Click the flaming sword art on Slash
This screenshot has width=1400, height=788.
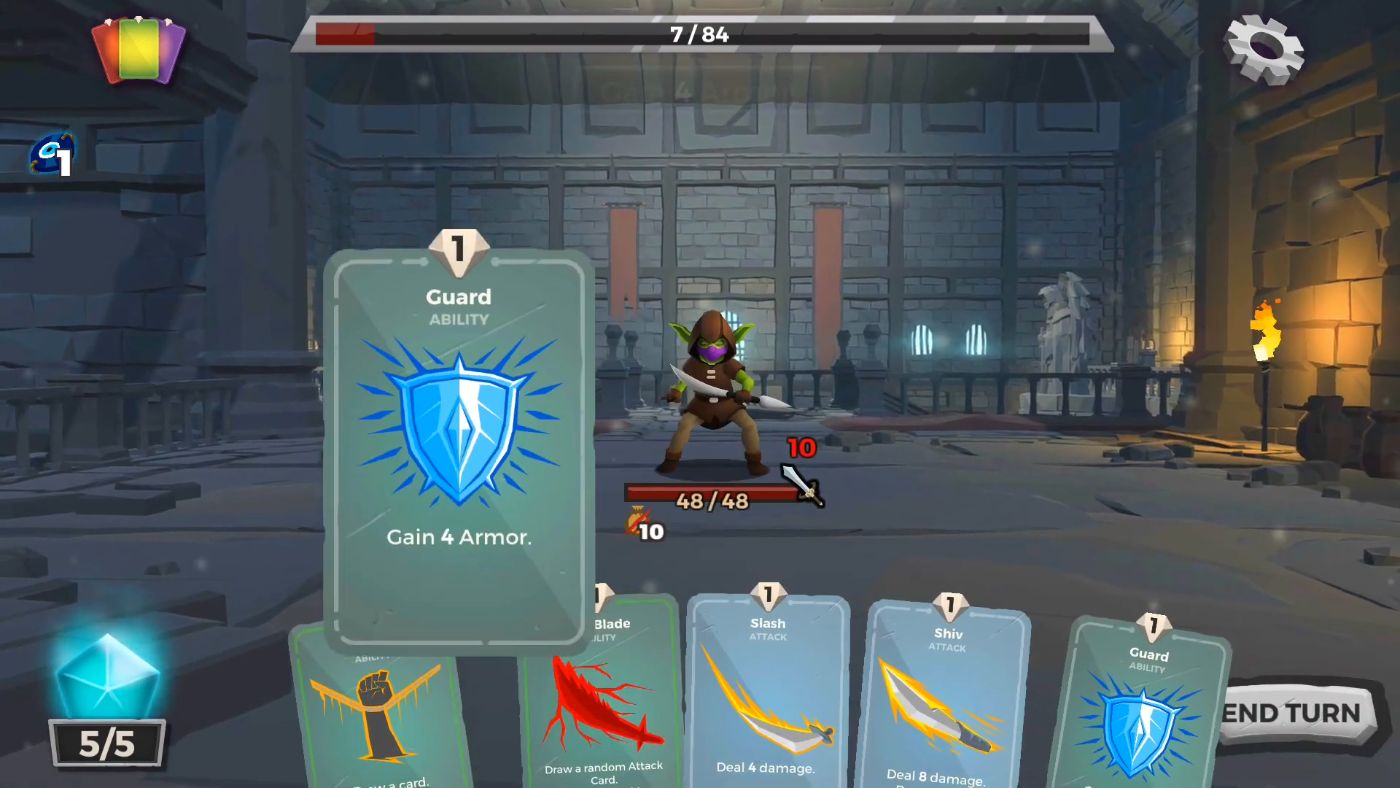pos(770,700)
